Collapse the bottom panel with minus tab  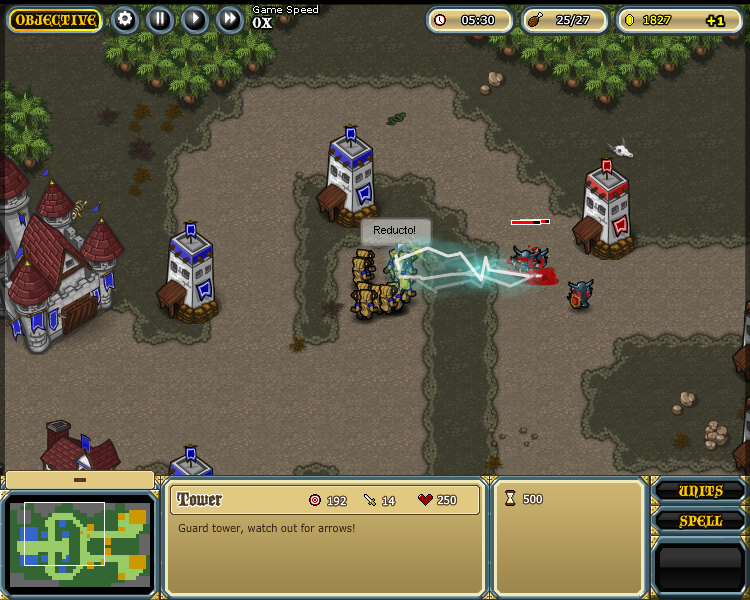click(x=80, y=480)
